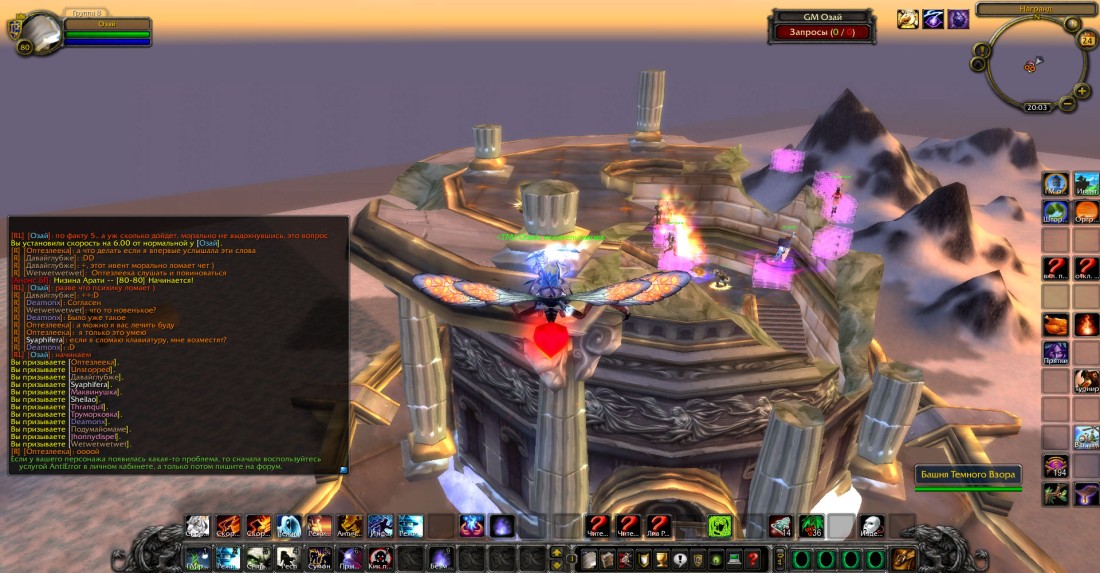Screen dimensions: 1100x573
Task: Click the minimap zoom-out minus button
Action: pos(1068,103)
